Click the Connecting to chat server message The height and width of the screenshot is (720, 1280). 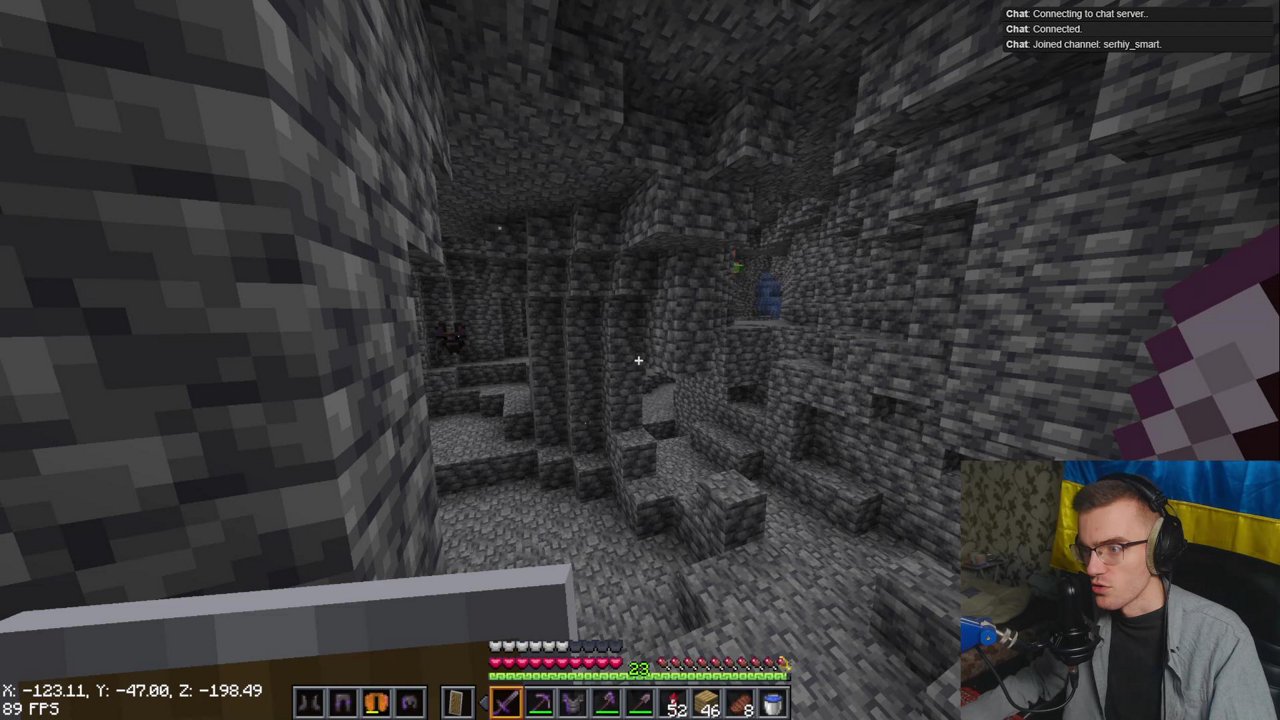pos(1076,13)
